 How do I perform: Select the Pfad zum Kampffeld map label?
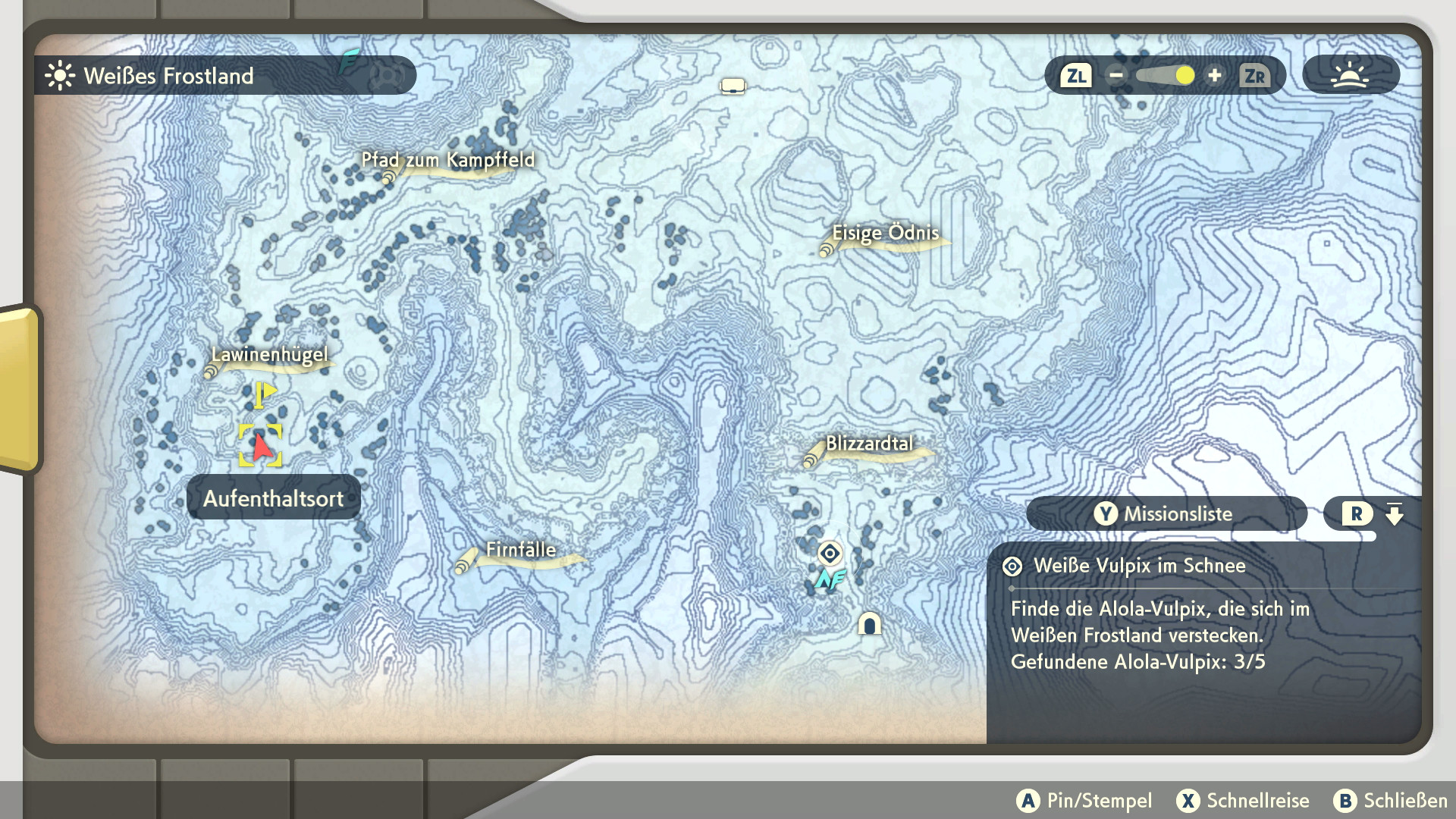(447, 161)
